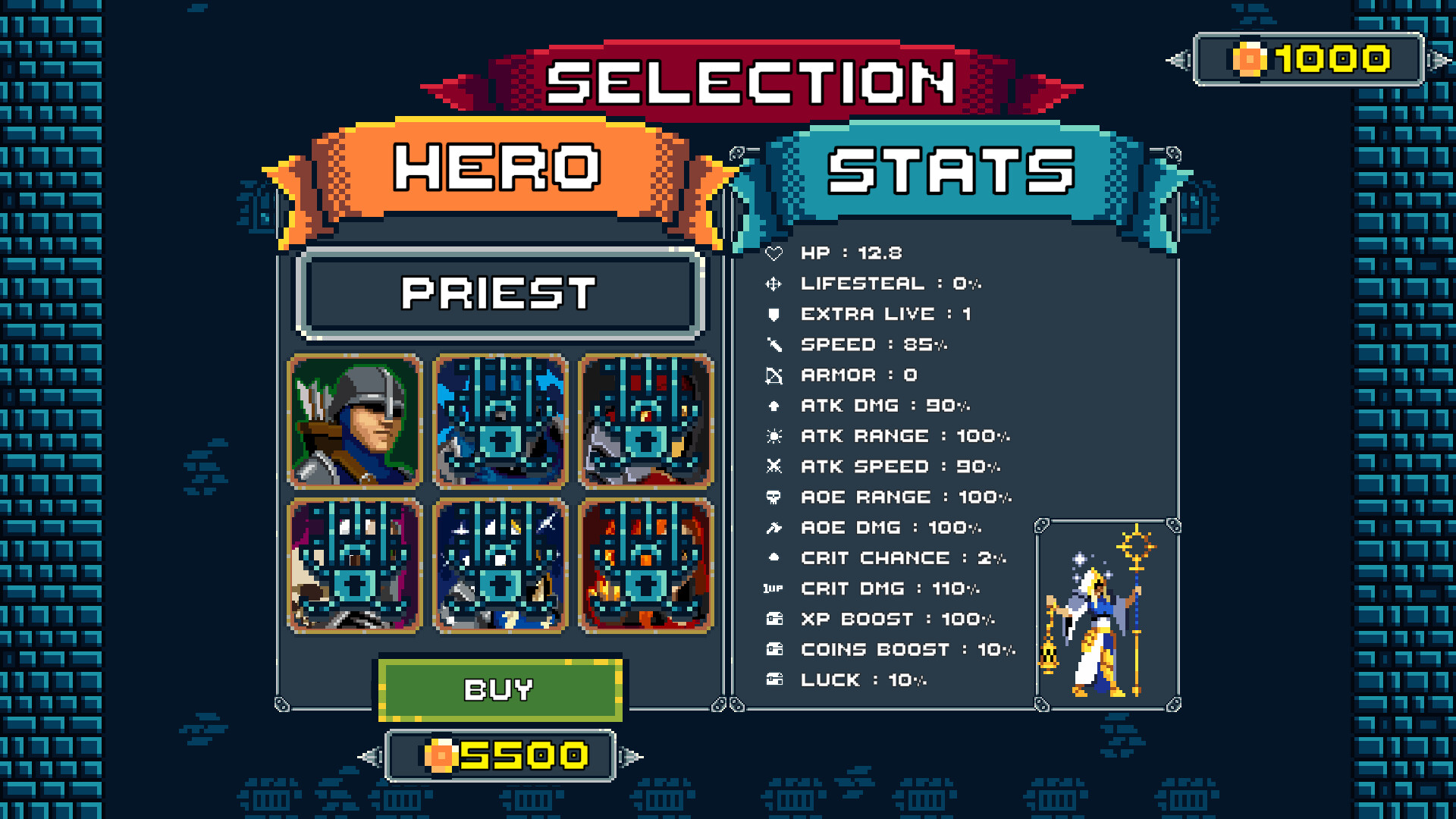Click the Armor stat icon
Screen dimensions: 1456x819
pos(775,375)
